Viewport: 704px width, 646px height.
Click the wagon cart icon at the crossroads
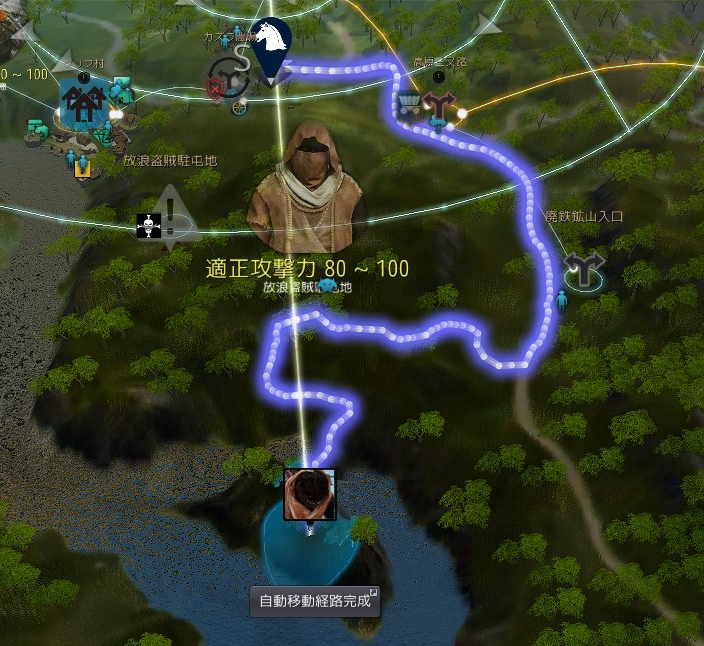click(409, 106)
